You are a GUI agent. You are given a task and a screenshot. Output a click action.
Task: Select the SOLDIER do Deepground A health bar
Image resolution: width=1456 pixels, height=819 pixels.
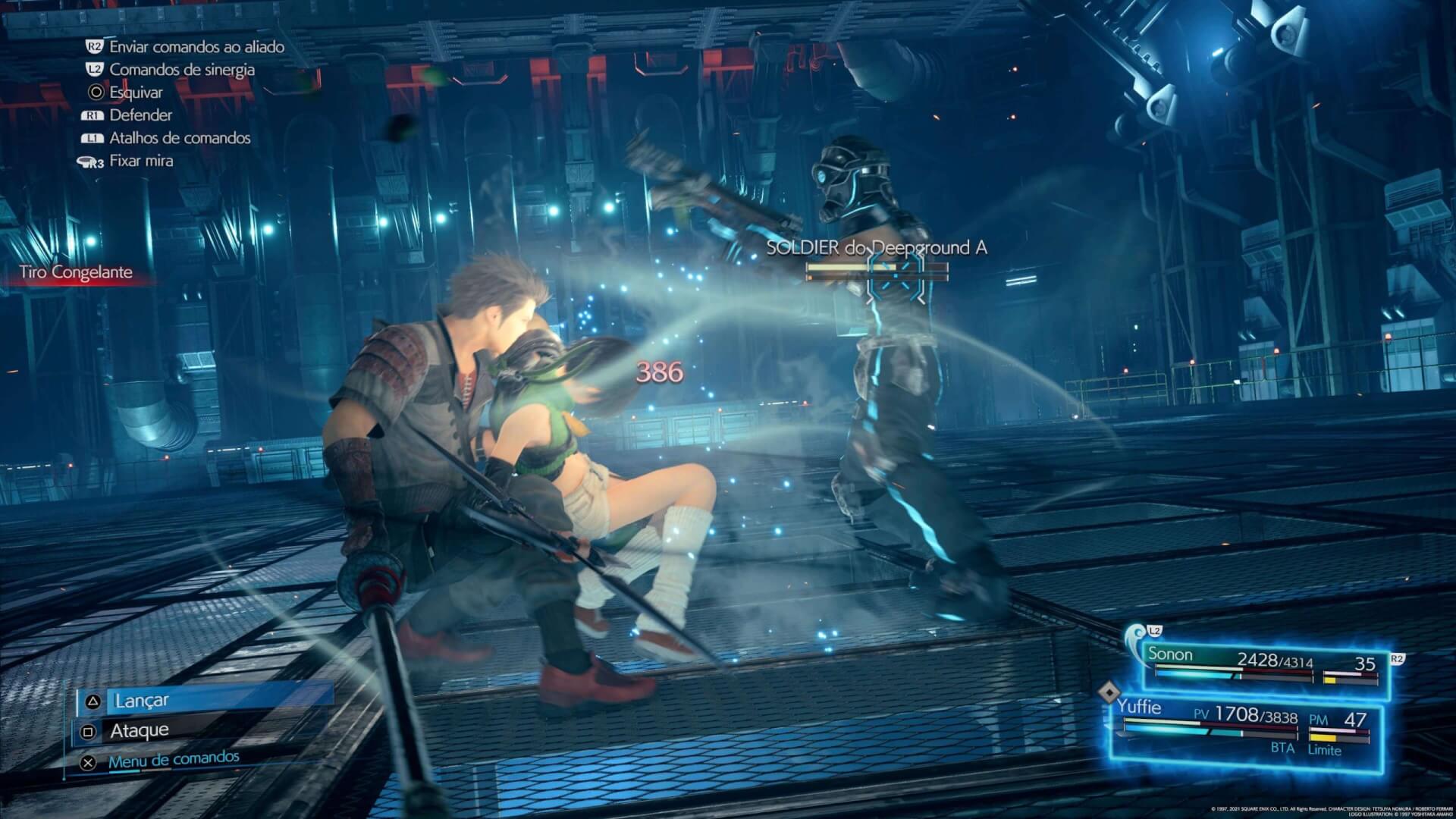(x=877, y=267)
